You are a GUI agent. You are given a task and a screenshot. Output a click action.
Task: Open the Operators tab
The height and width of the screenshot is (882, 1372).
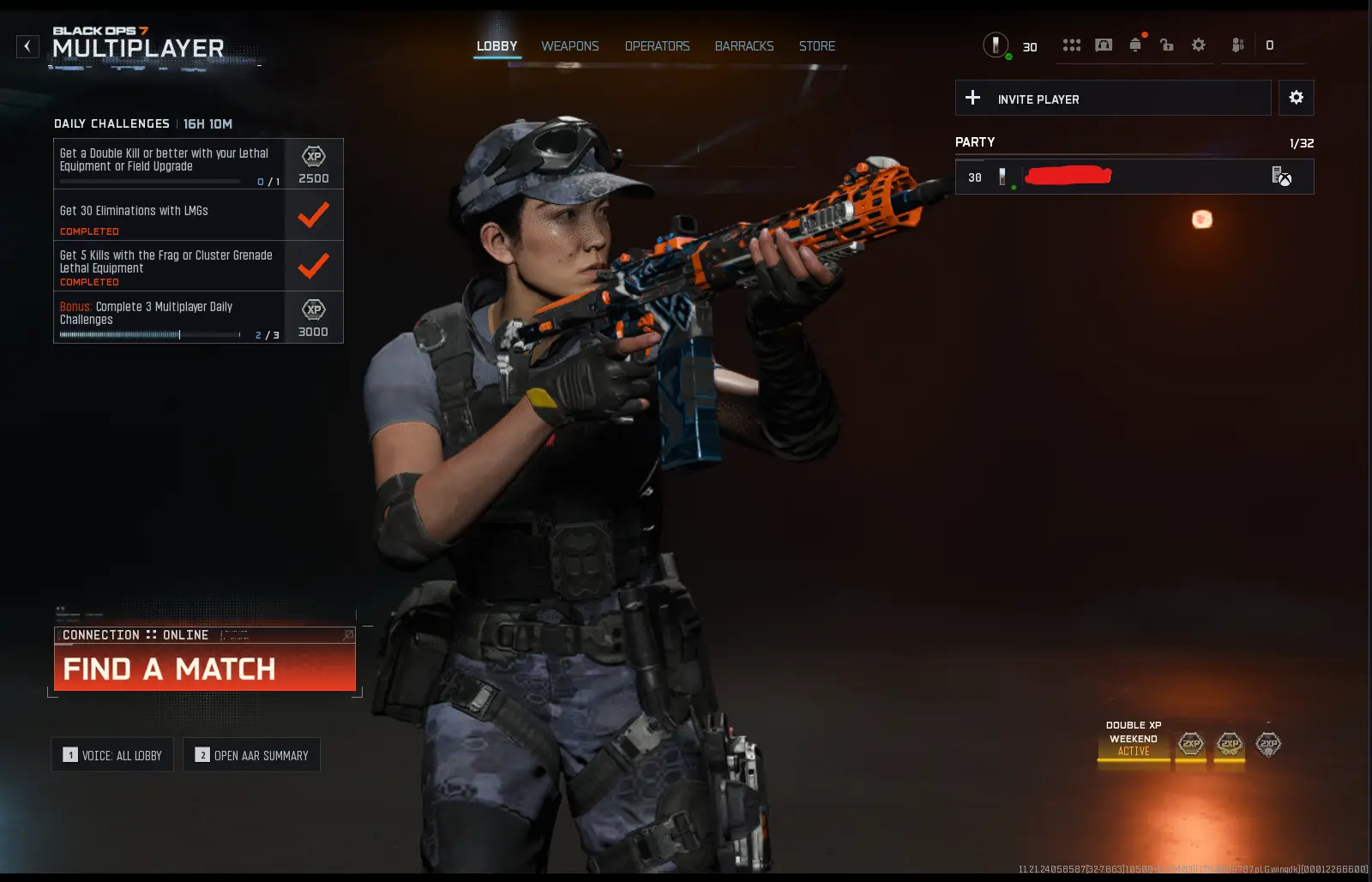(x=657, y=46)
